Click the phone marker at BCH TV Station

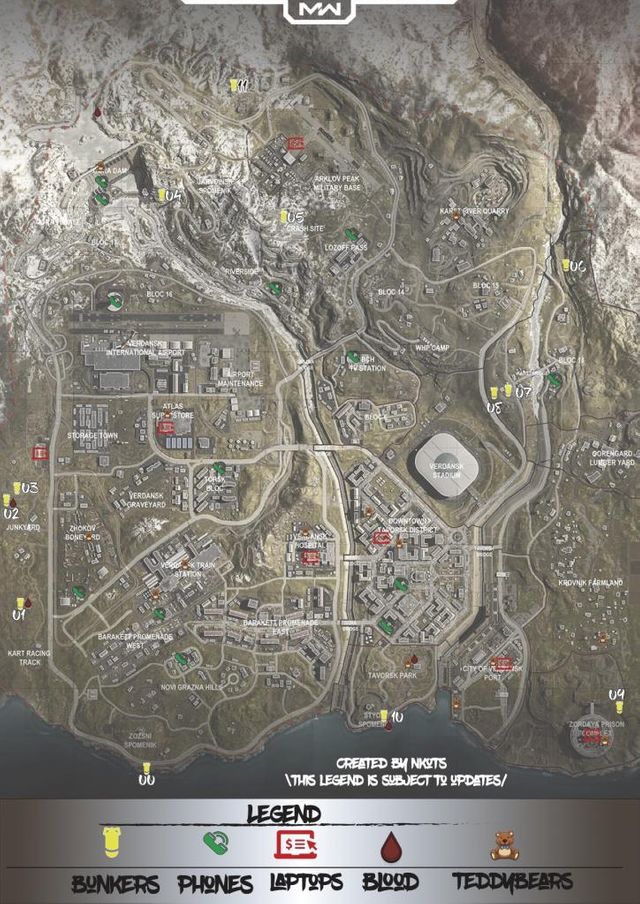click(x=353, y=355)
